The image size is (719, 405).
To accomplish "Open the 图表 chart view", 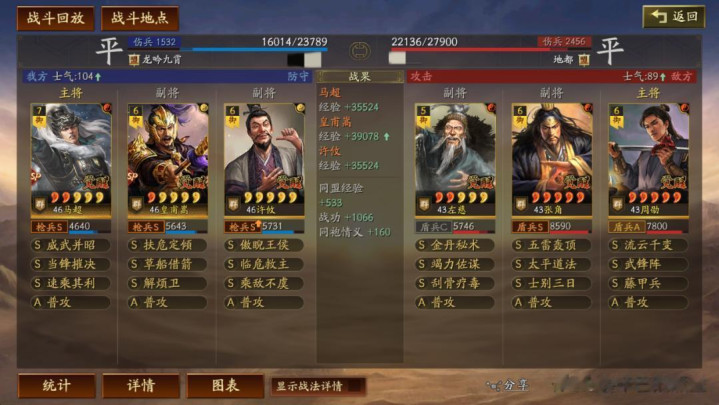I will pyautogui.click(x=225, y=385).
